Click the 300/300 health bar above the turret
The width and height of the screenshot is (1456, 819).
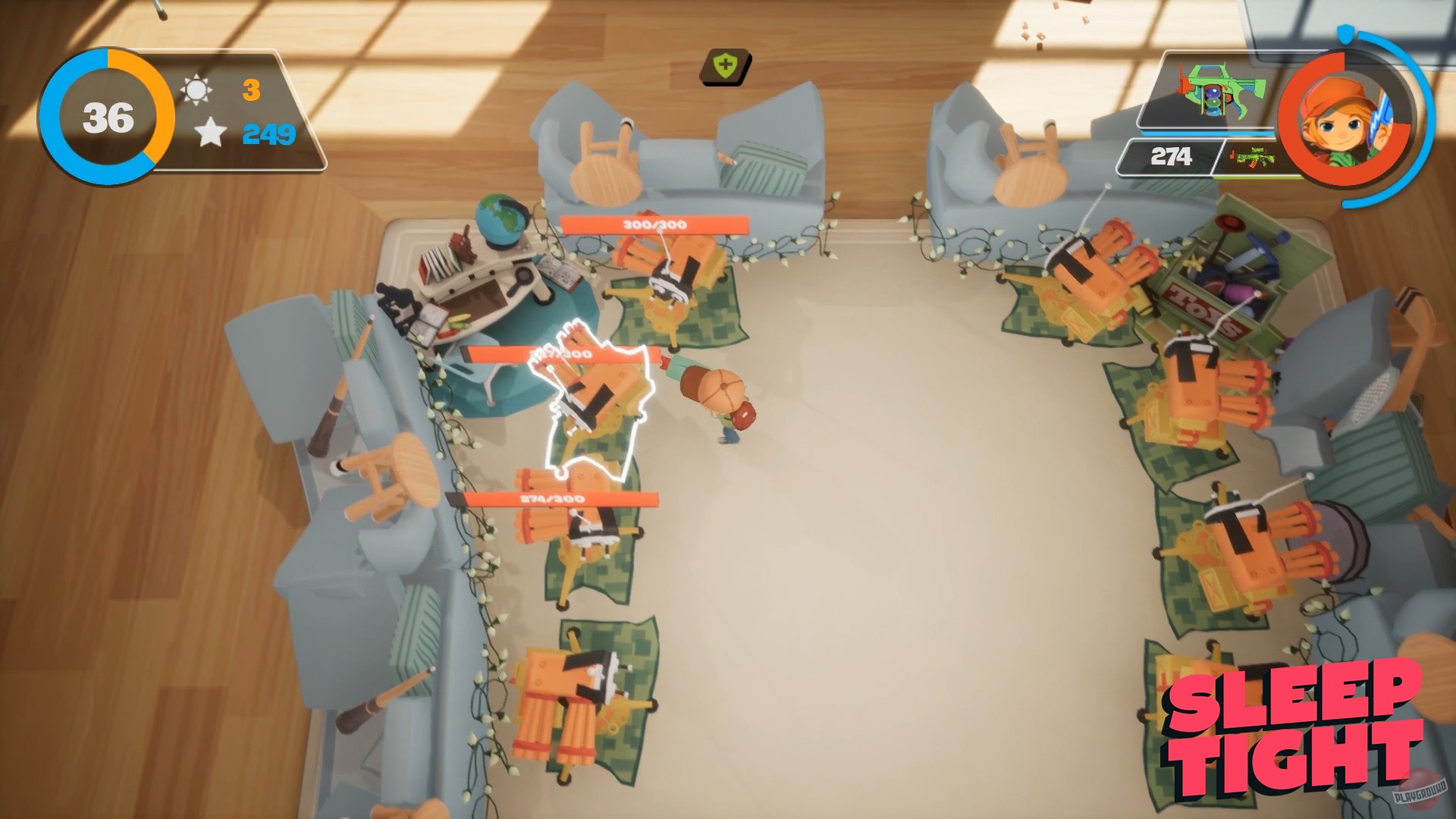pos(654,224)
